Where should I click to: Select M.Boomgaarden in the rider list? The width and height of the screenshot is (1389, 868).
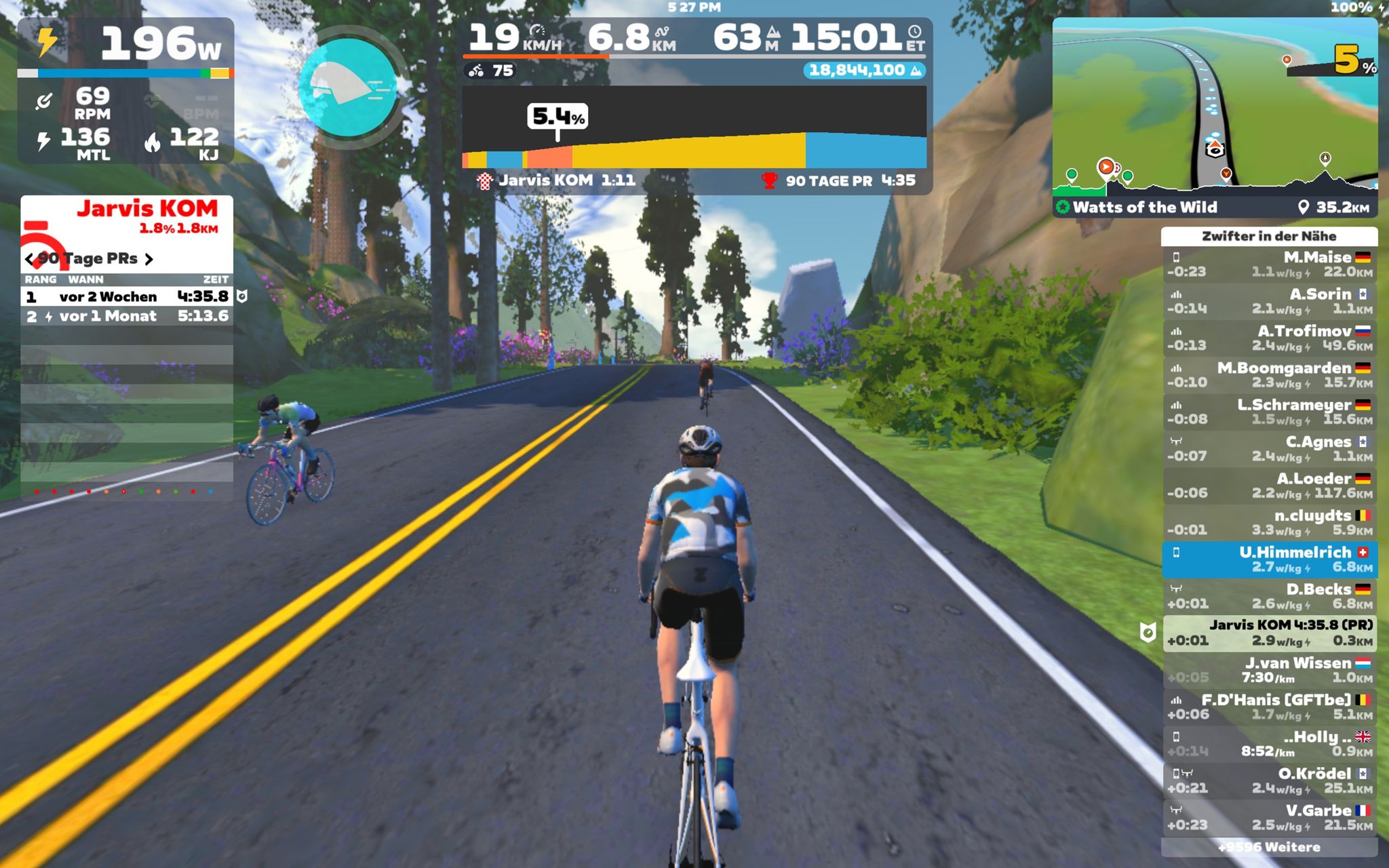[1269, 375]
